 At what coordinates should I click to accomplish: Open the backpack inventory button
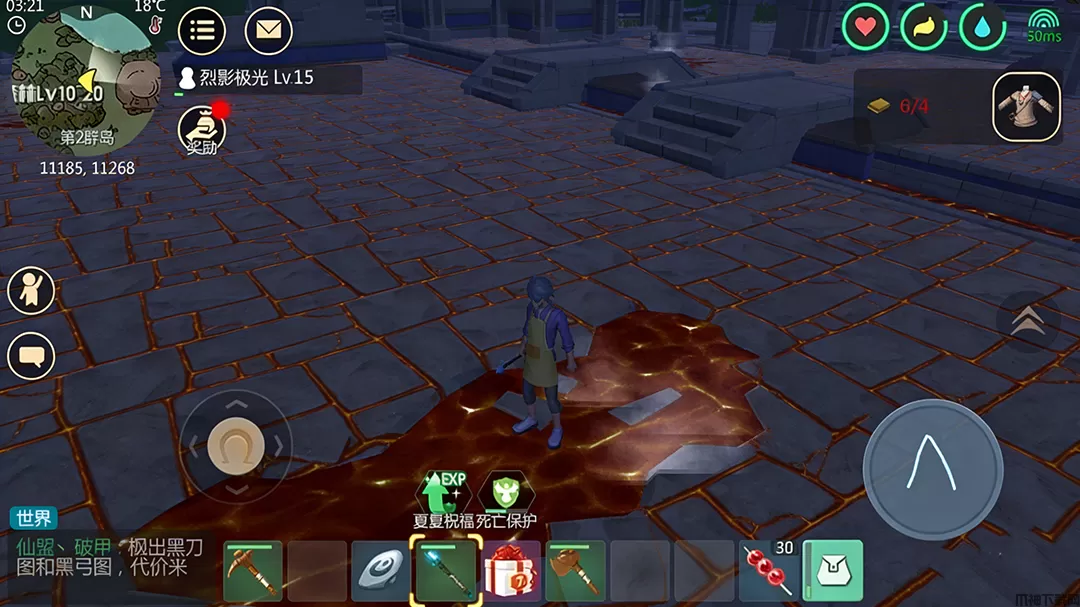(x=833, y=570)
